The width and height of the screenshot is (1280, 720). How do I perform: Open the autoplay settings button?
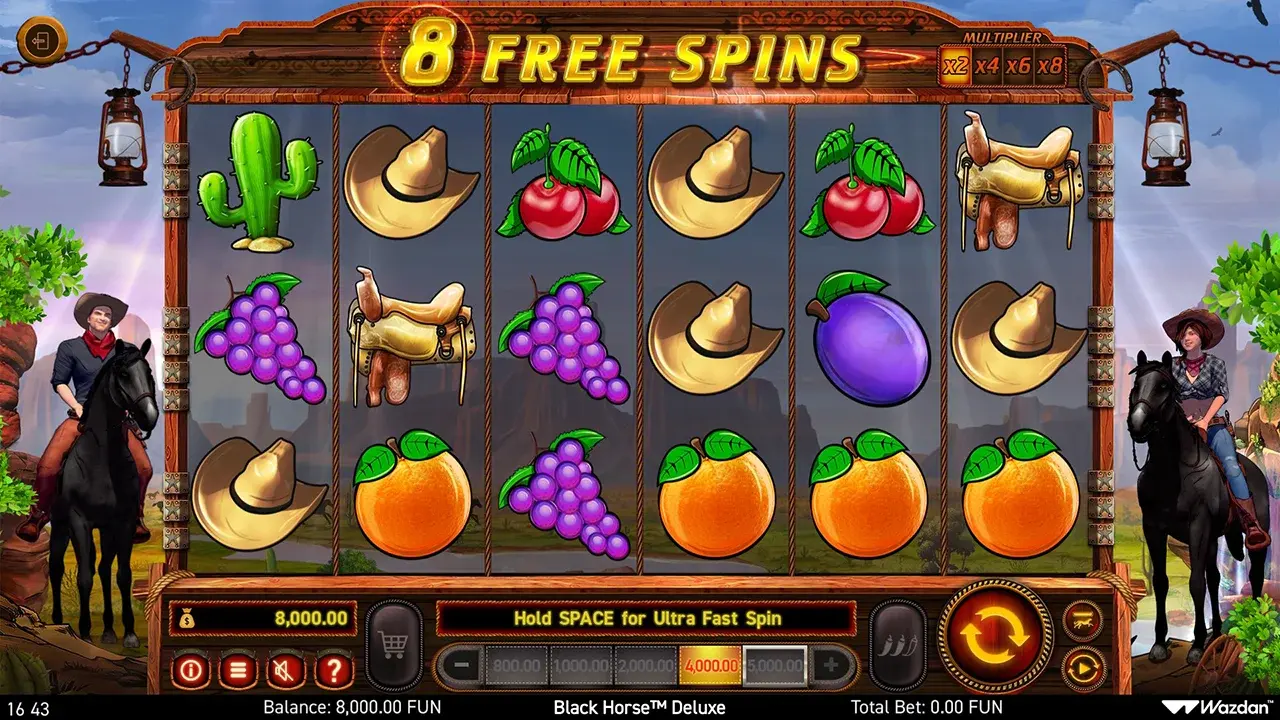click(x=1083, y=667)
